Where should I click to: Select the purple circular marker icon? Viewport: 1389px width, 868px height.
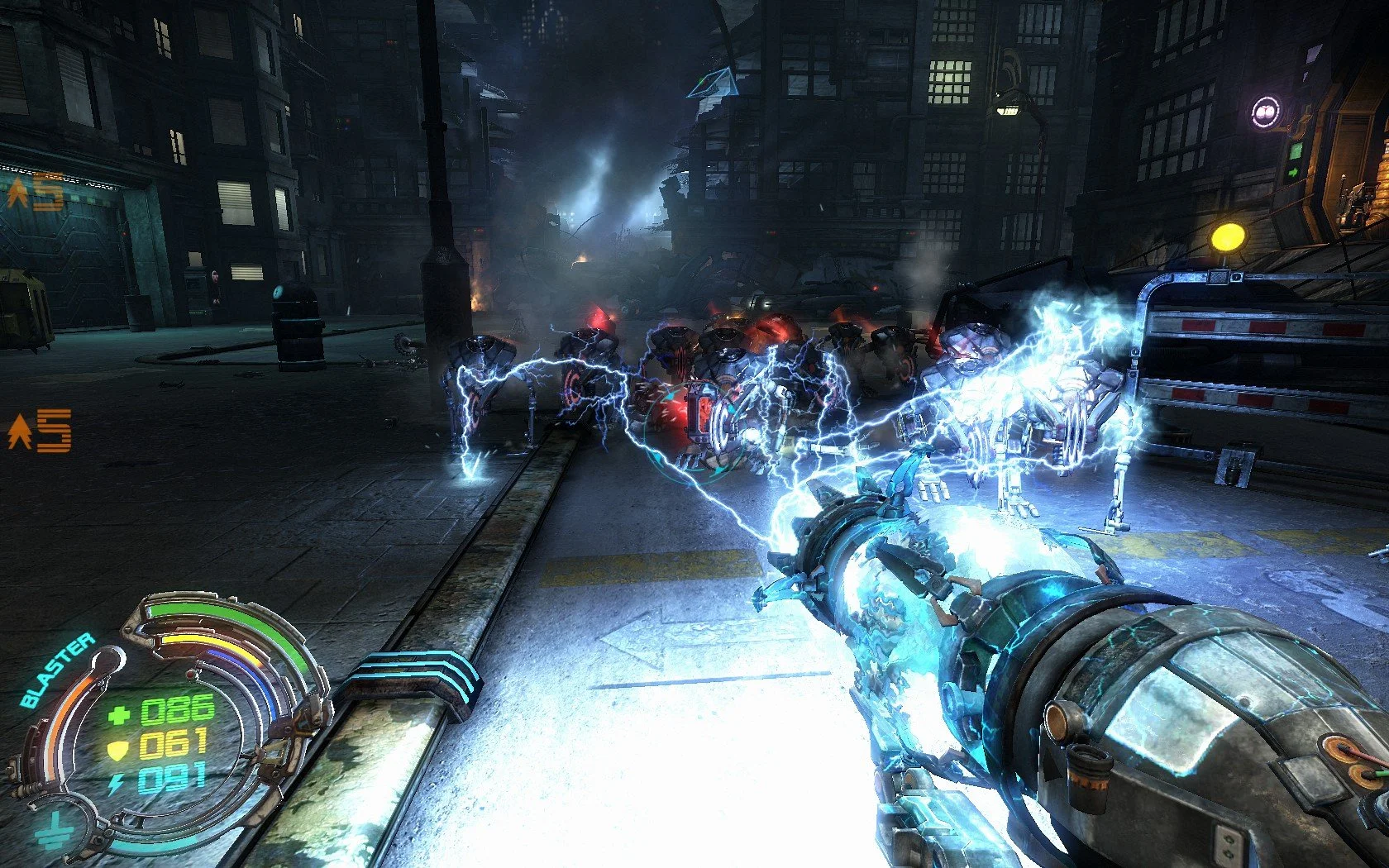[x=1265, y=111]
